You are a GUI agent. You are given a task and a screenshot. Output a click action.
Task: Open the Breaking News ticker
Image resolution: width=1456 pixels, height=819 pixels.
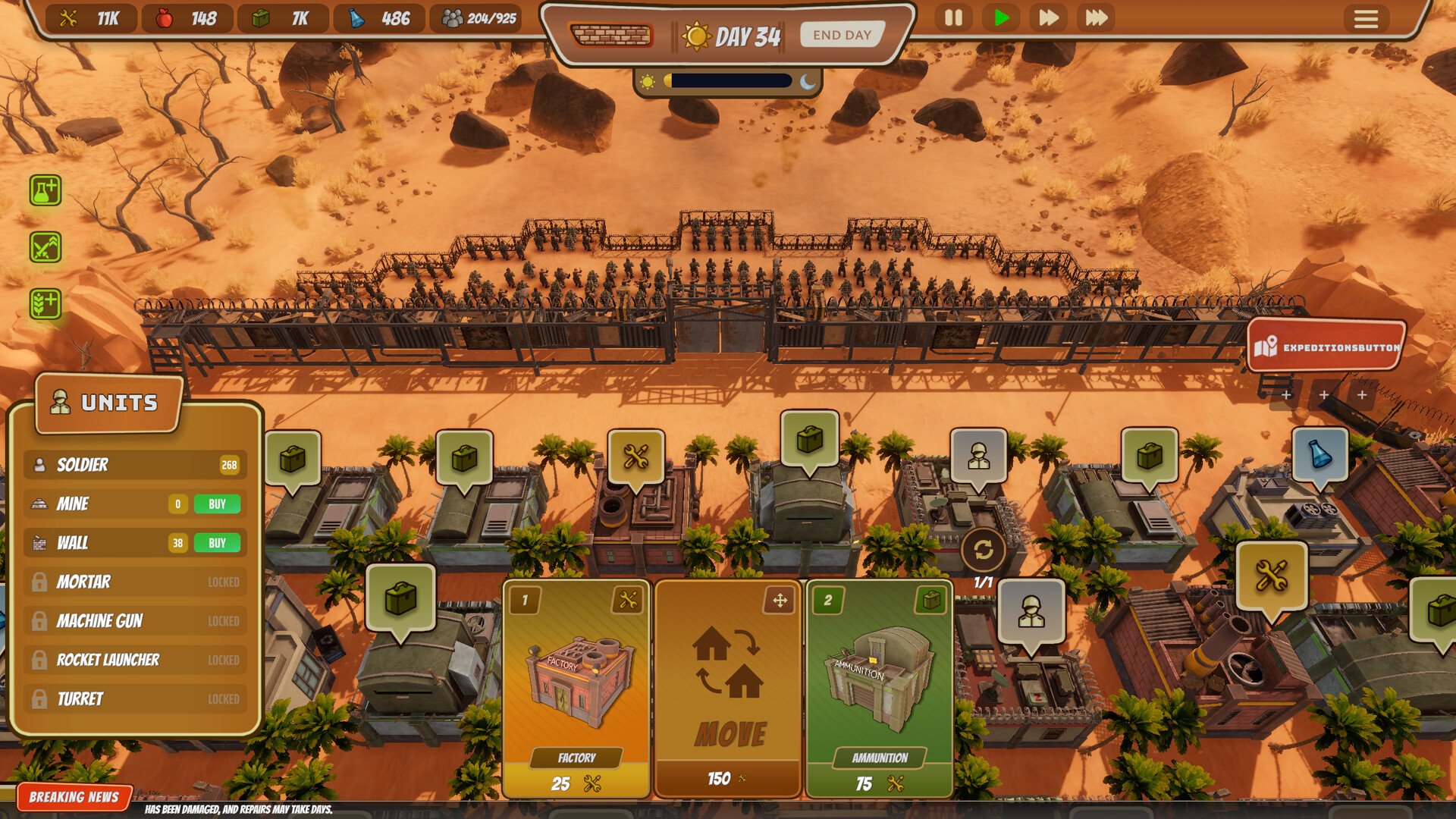coord(74,797)
